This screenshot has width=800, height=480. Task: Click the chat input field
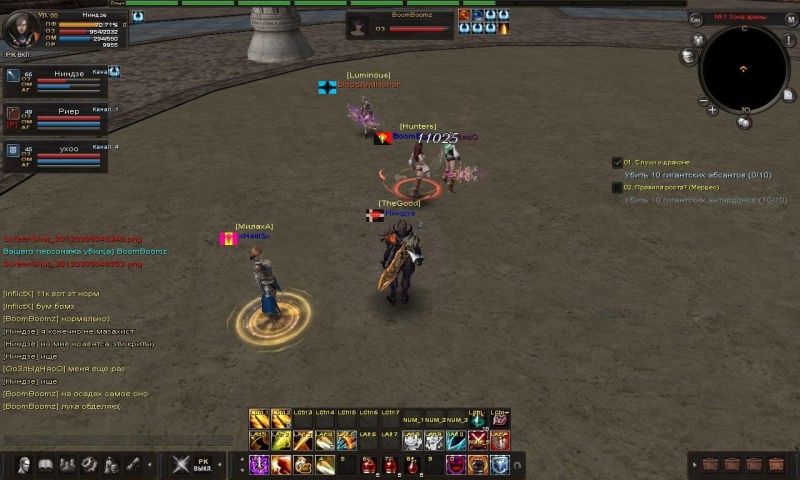100,441
